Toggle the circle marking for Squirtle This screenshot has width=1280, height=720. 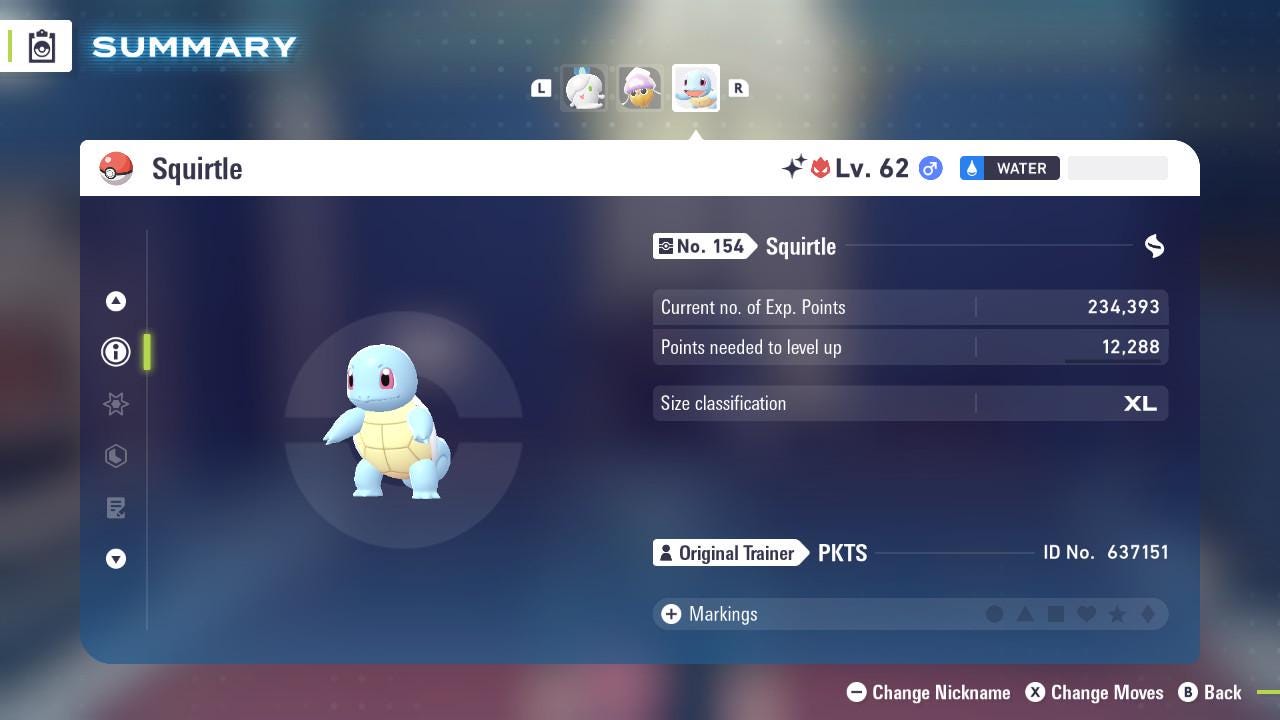pyautogui.click(x=995, y=614)
